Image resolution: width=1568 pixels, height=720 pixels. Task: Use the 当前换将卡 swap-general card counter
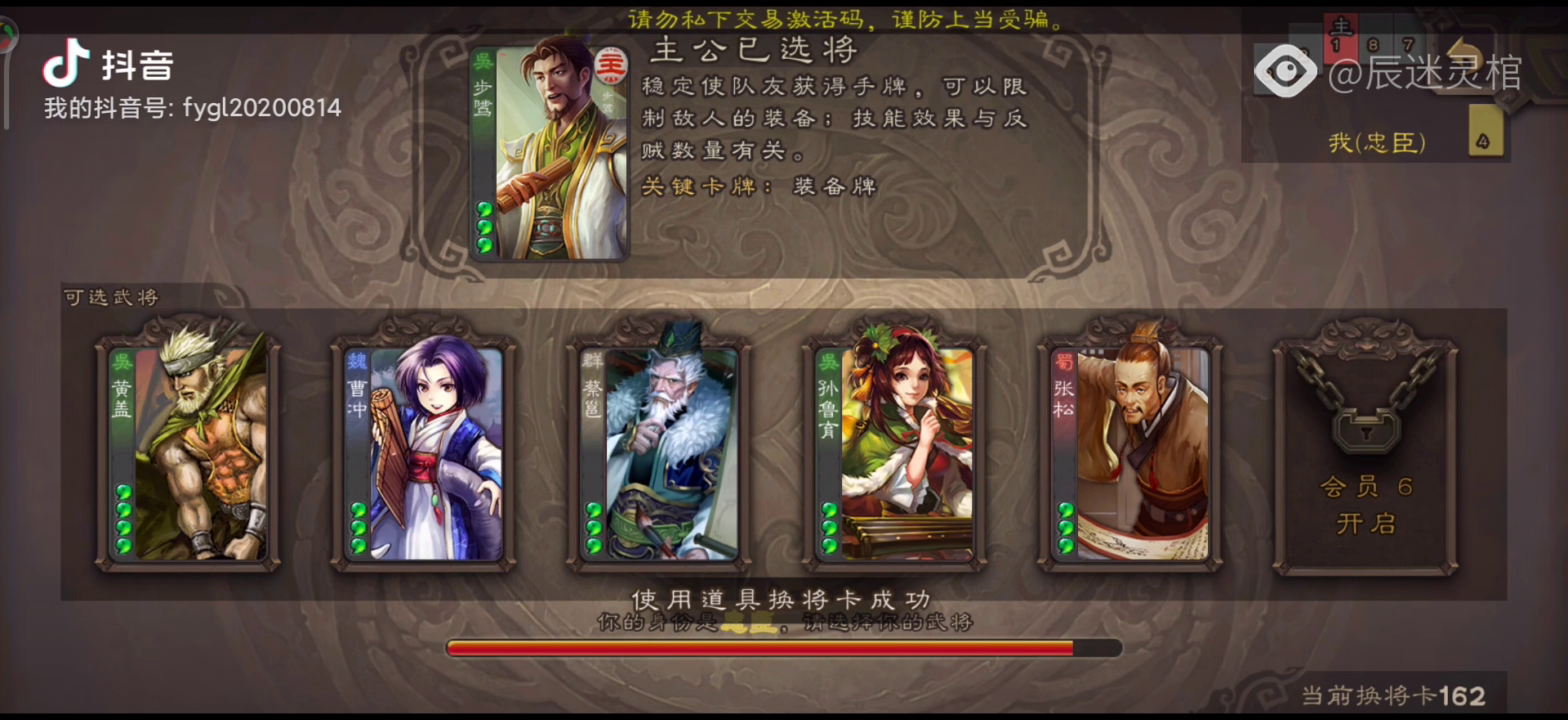1393,695
